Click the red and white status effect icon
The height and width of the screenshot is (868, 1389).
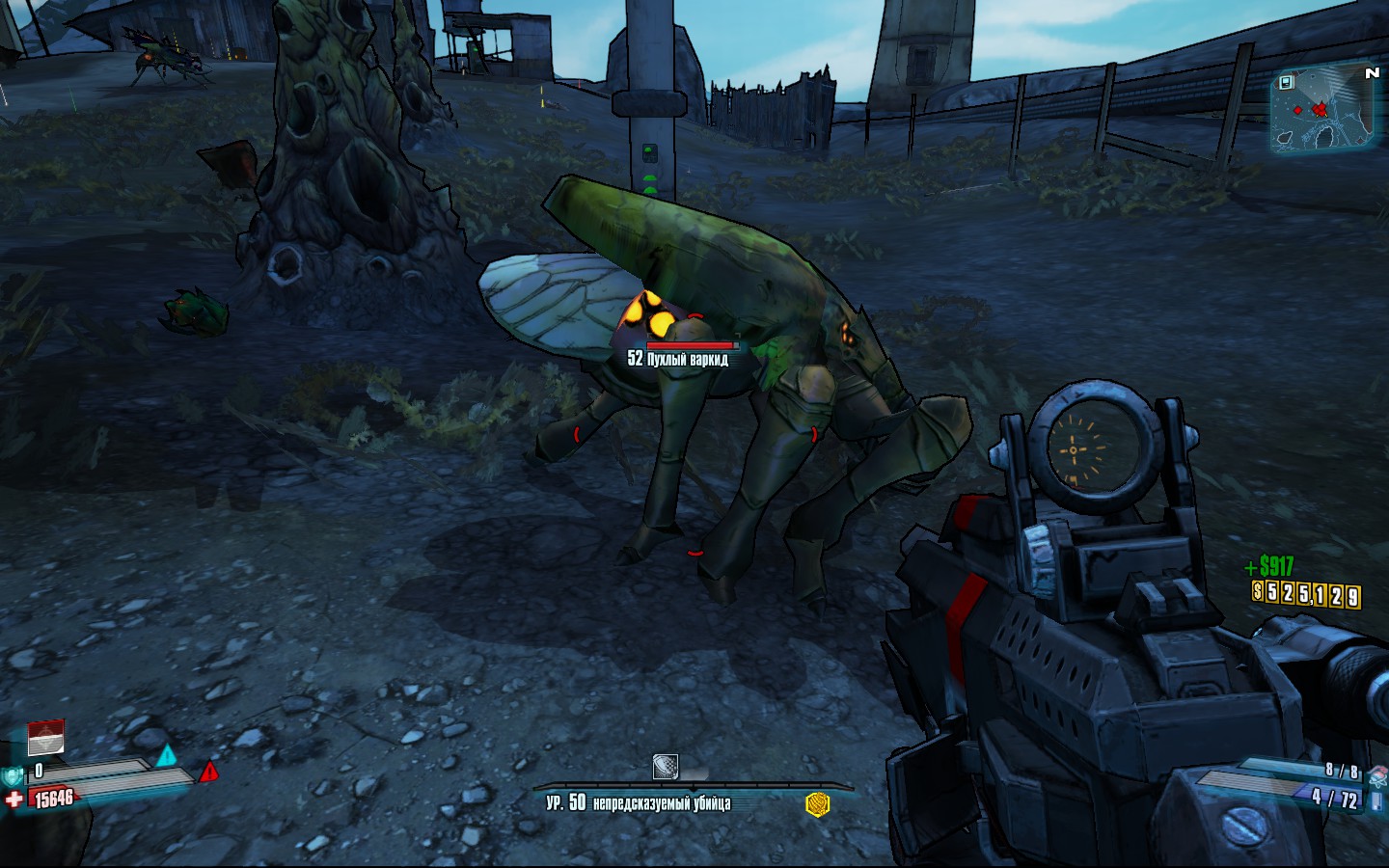coord(45,737)
